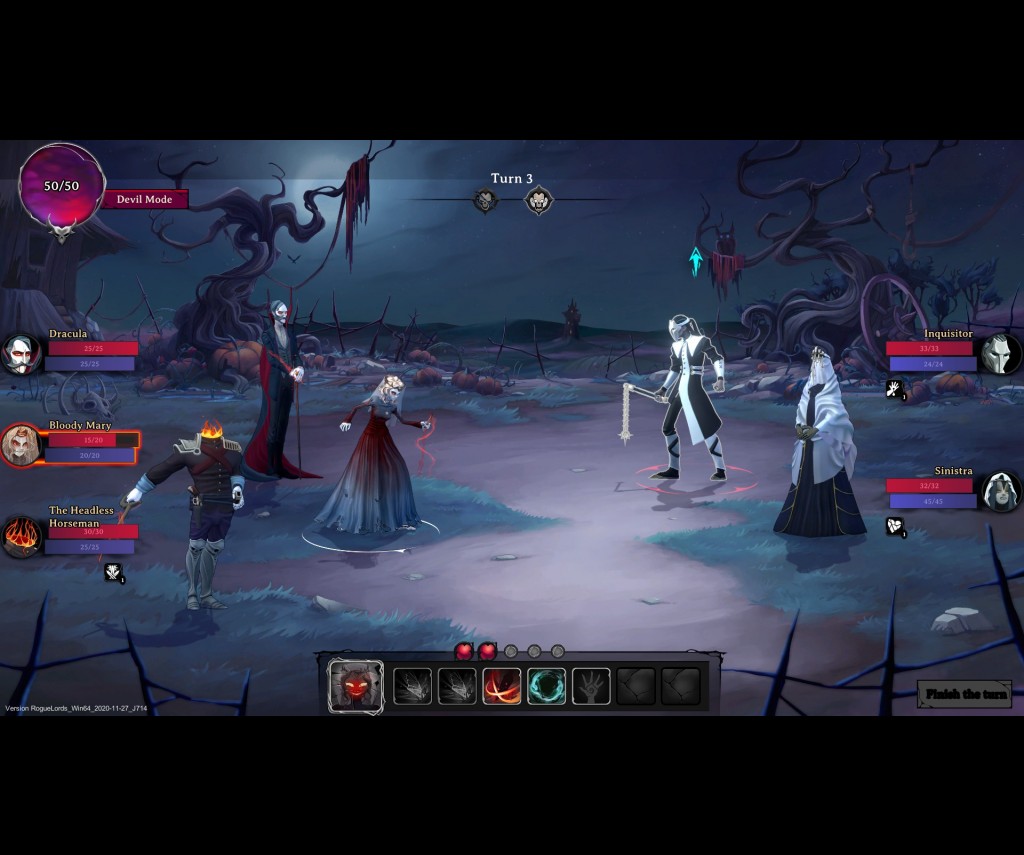
Task: Click the red-eyed character portrait in skill bar
Action: click(356, 686)
